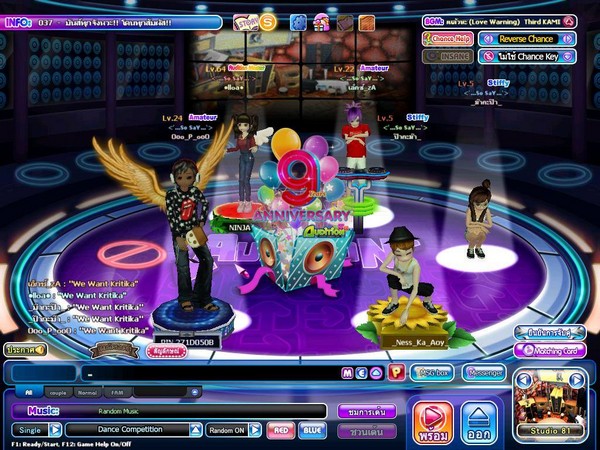The height and width of the screenshot is (450, 600).
Task: Open the Messenger window
Action: tap(484, 372)
